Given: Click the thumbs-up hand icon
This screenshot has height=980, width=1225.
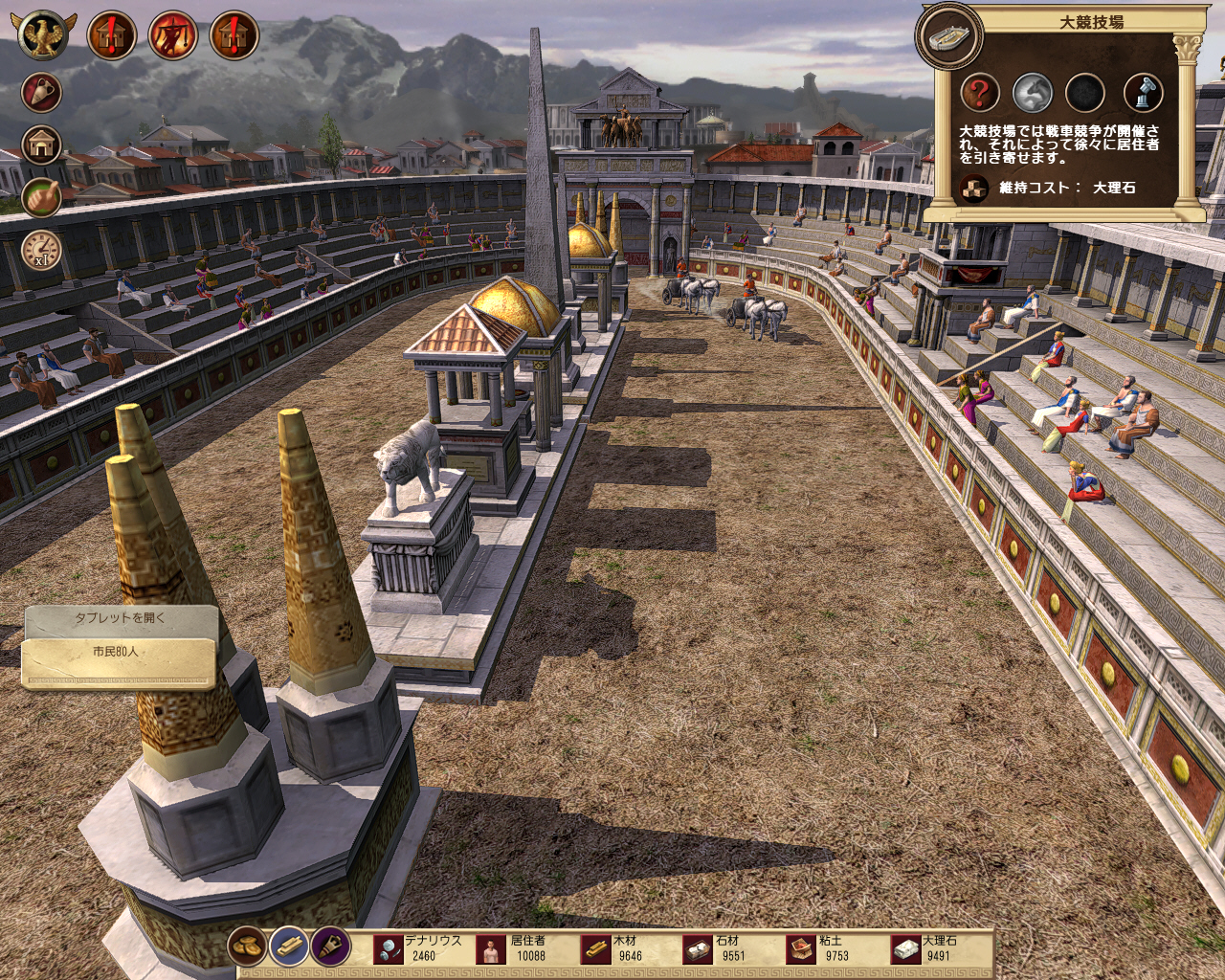Looking at the screenshot, I should tap(41, 197).
